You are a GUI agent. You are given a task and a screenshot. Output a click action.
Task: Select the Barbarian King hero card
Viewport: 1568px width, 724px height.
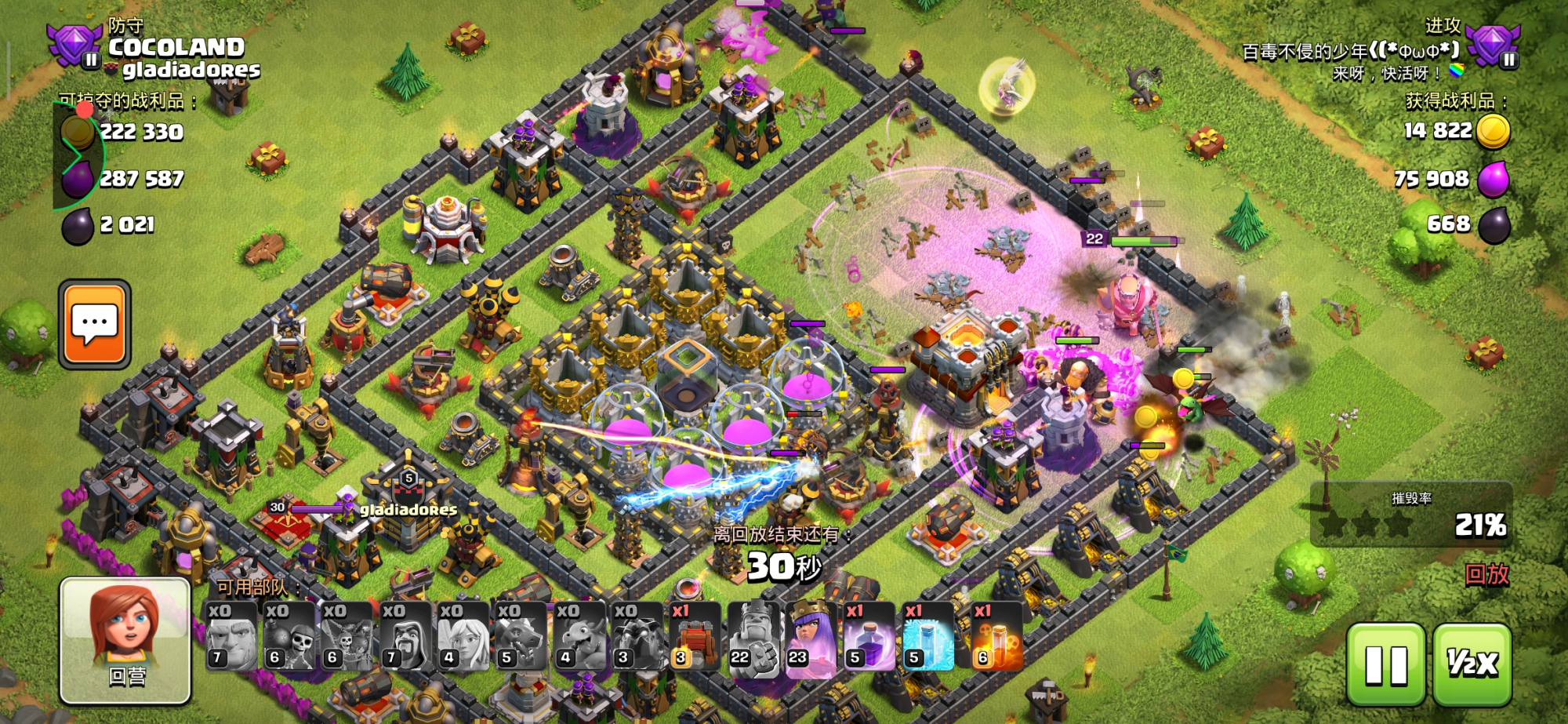753,636
